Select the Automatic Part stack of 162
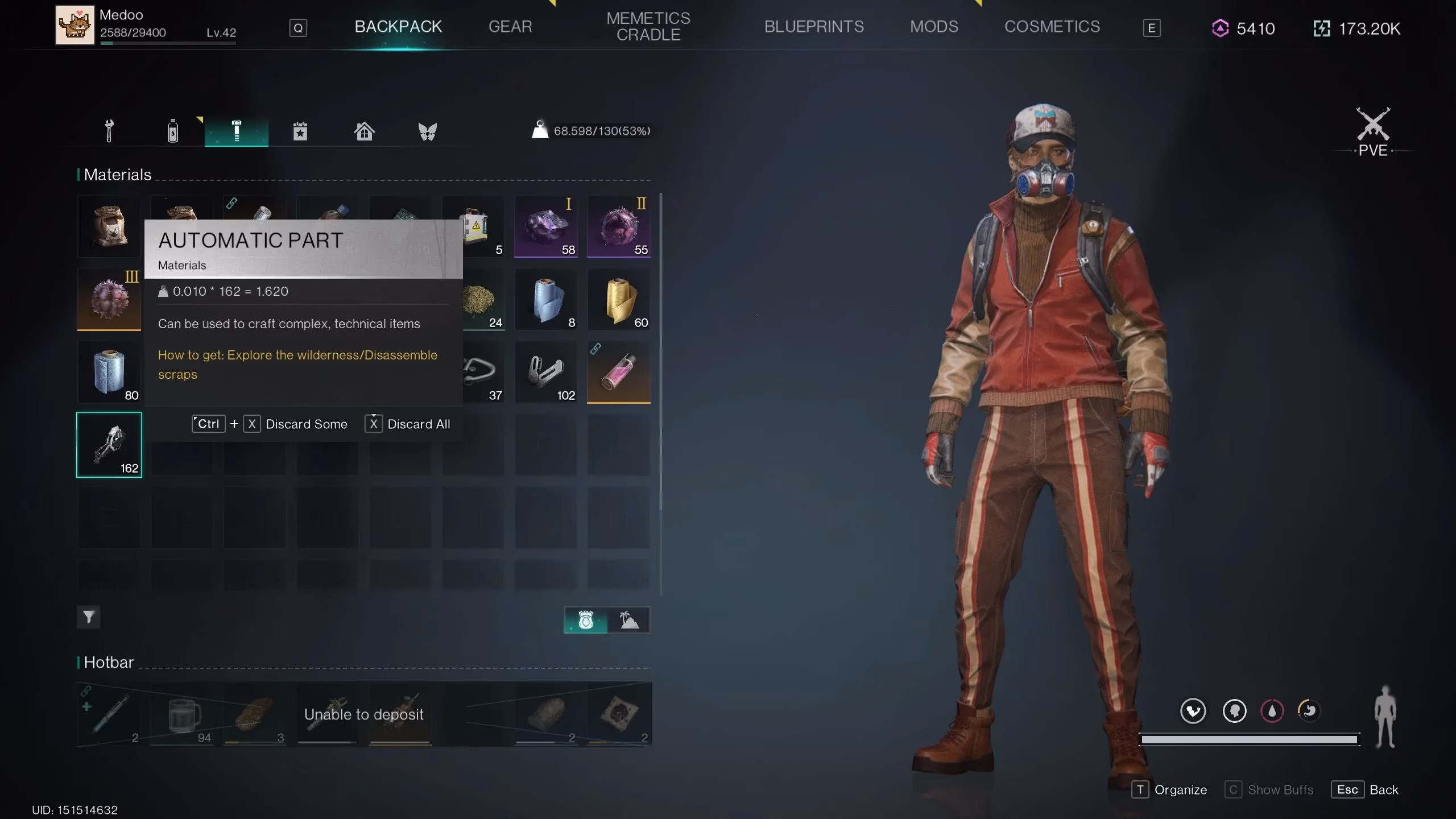This screenshot has width=1456, height=819. (x=109, y=445)
